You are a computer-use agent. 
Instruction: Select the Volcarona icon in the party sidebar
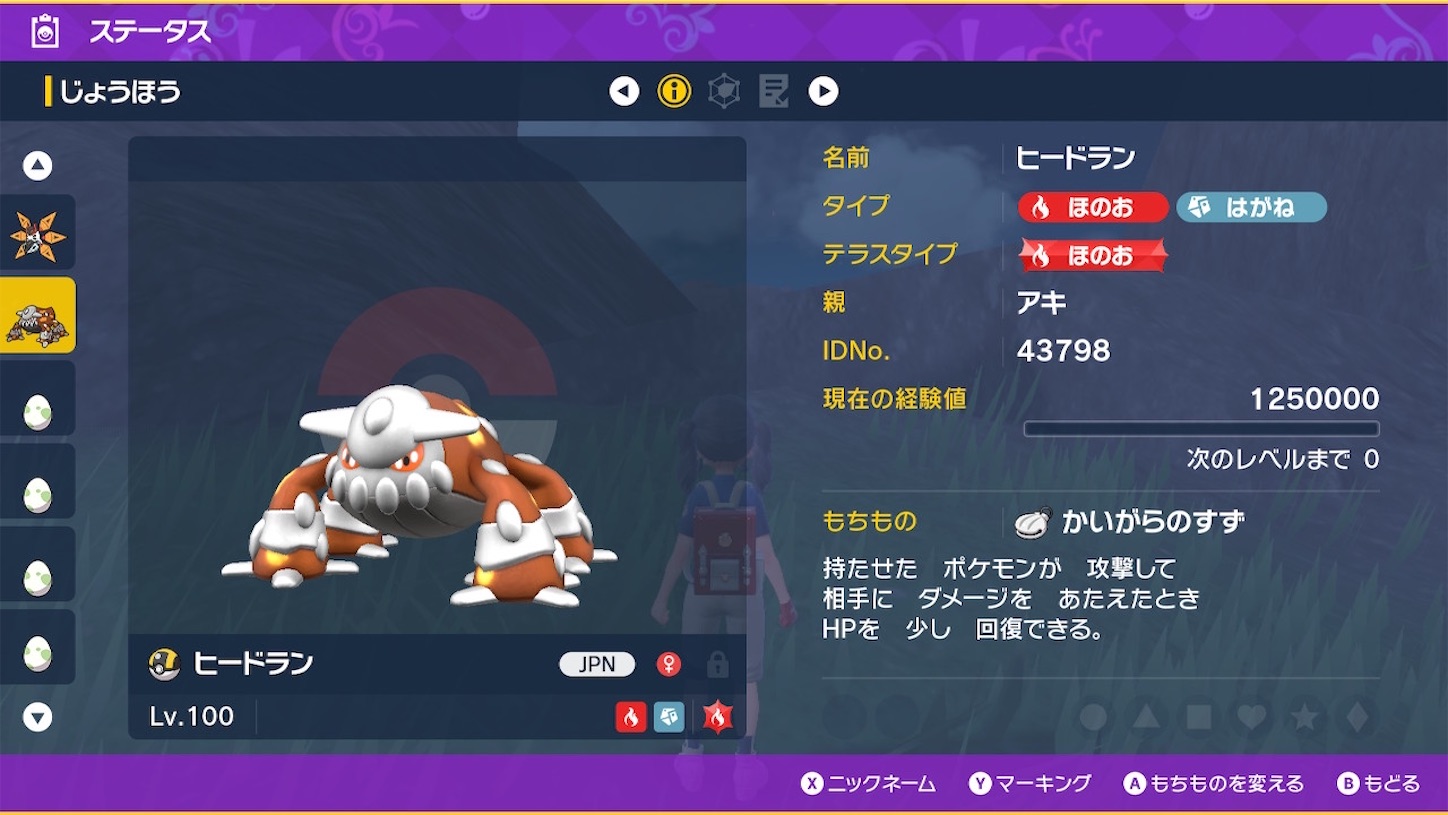pyautogui.click(x=39, y=229)
